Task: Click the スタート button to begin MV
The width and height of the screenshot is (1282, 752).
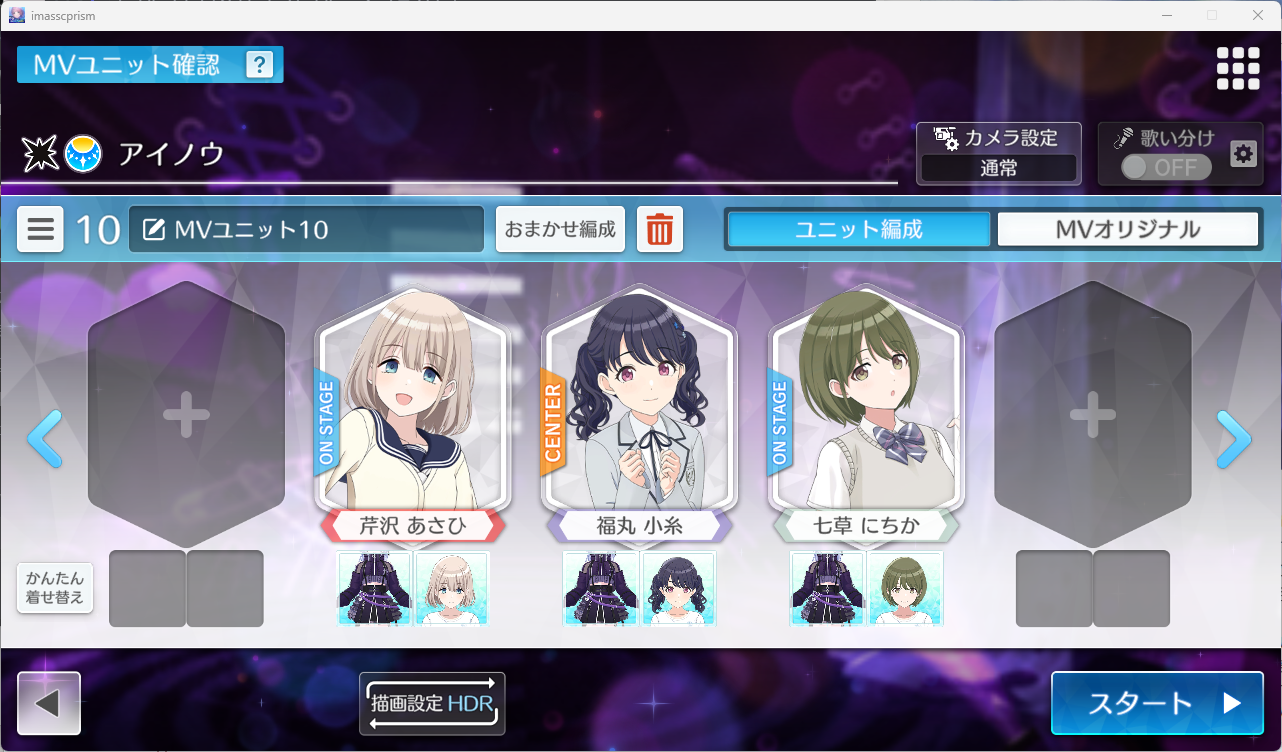Action: tap(1157, 702)
